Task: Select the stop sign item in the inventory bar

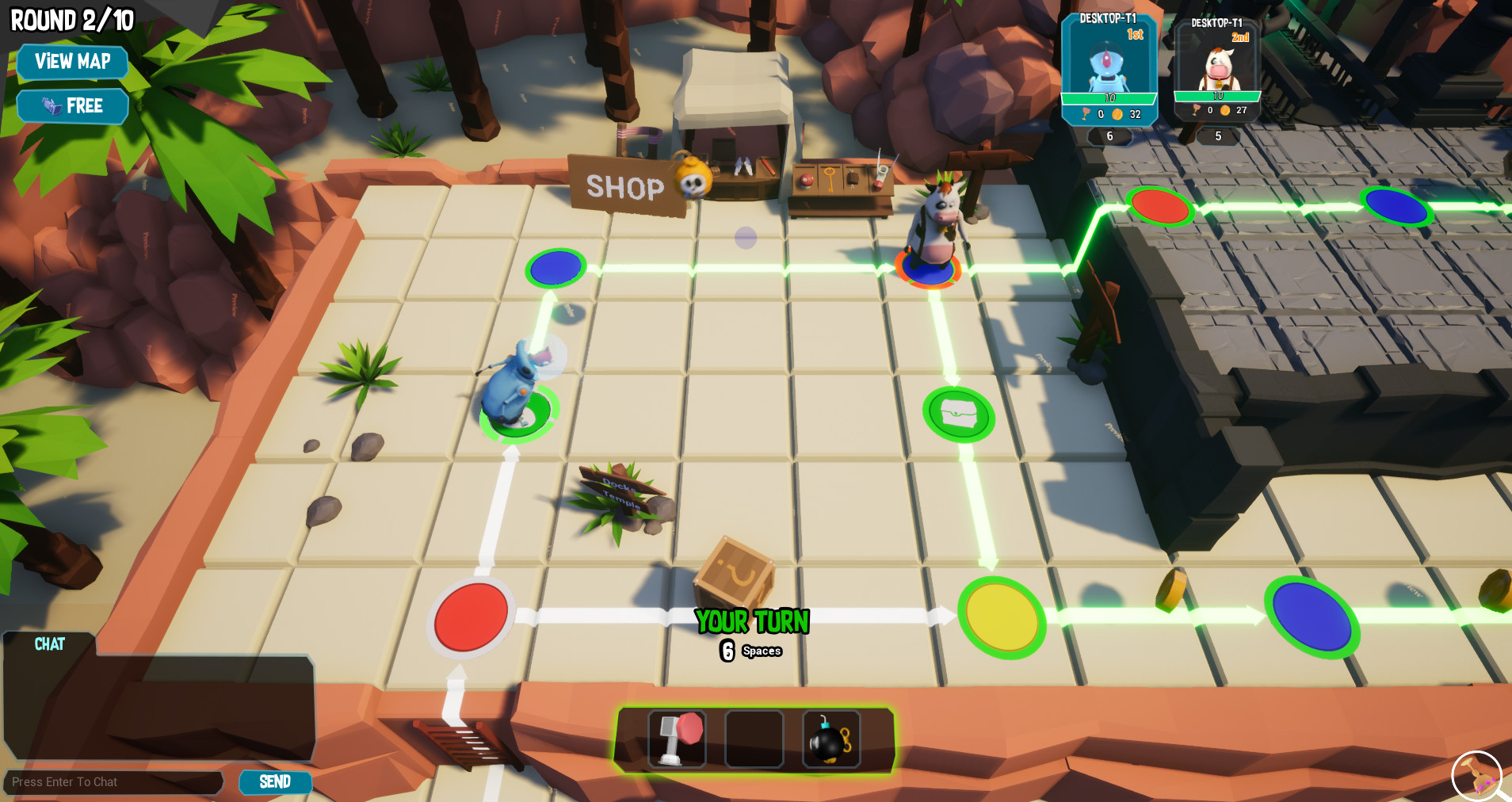Action: [x=677, y=739]
